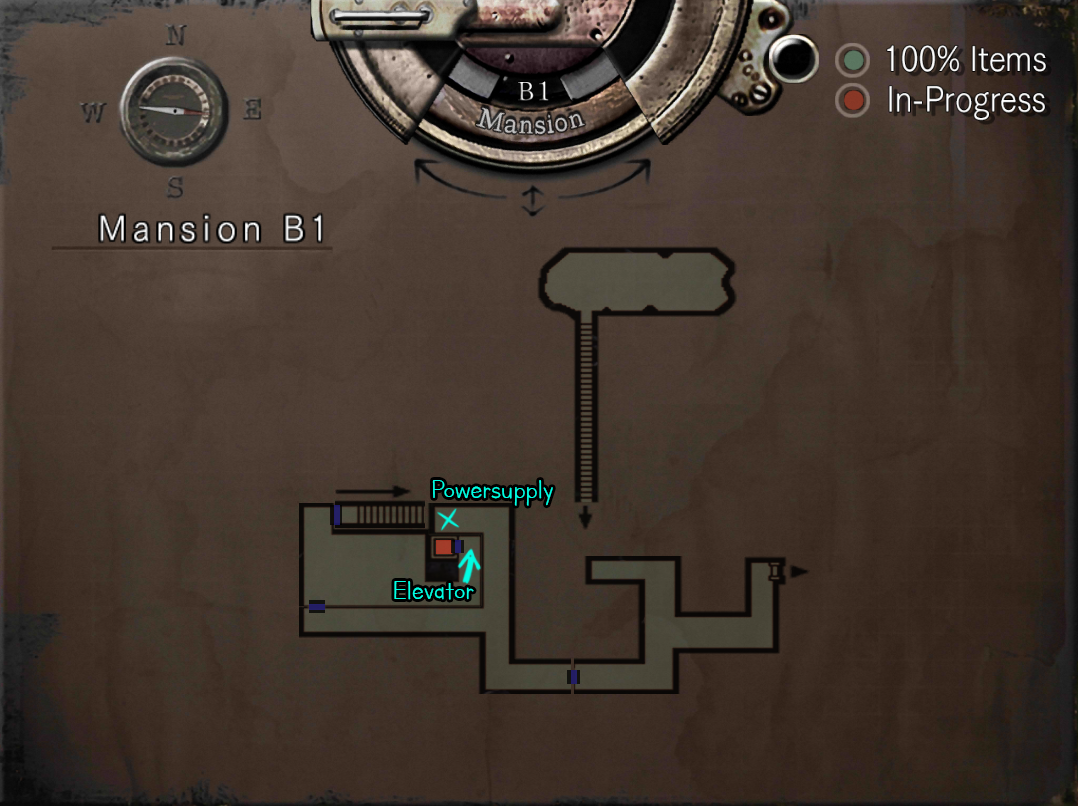This screenshot has height=806, width=1078.
Task: Click the red elevator room on the map
Action: (443, 547)
